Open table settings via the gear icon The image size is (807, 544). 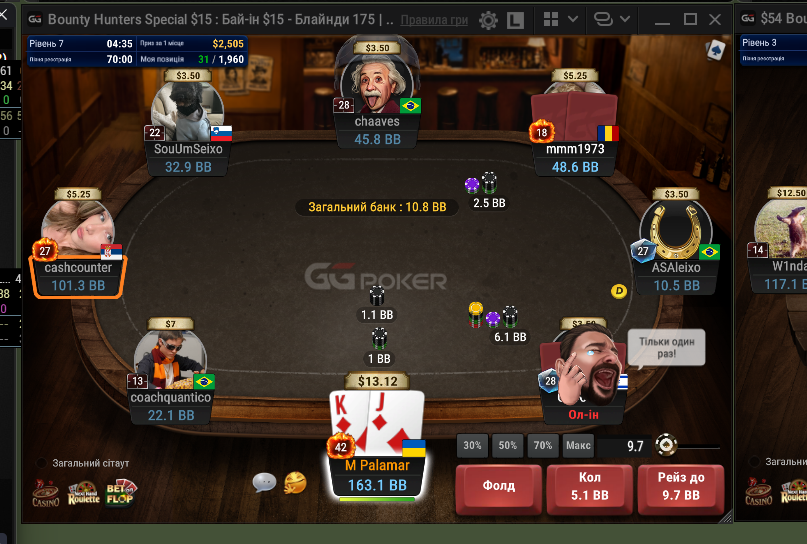pyautogui.click(x=488, y=20)
